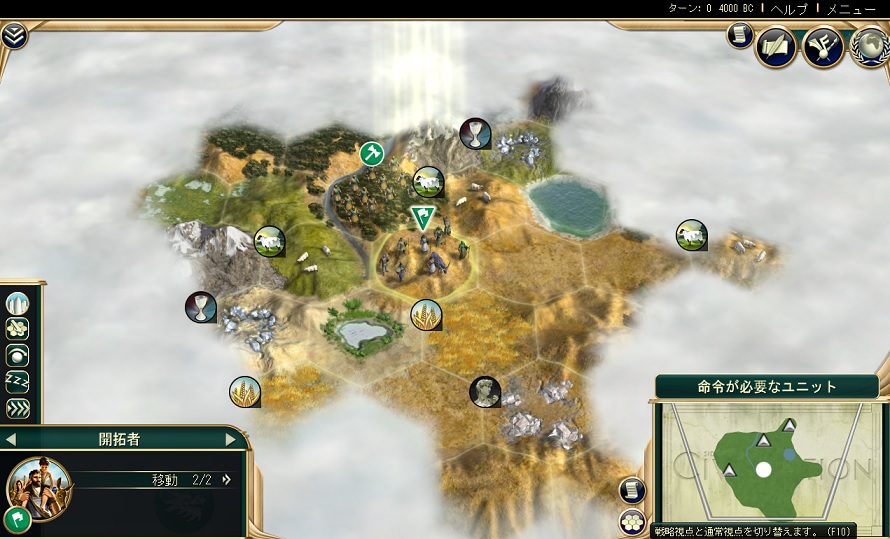
Task: Open the ヘルプ help link
Action: pyautogui.click(x=790, y=8)
